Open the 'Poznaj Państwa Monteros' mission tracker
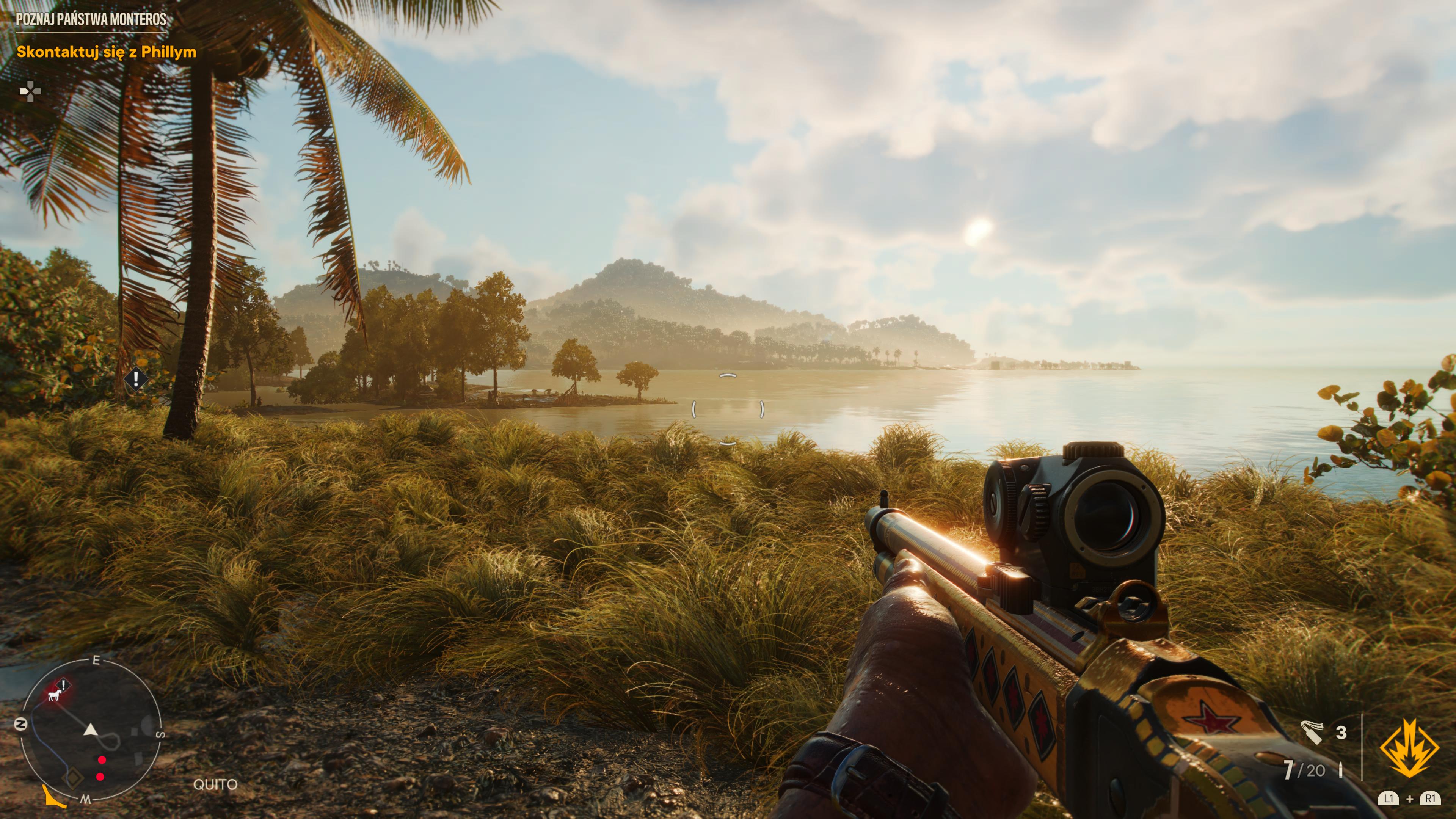 [91, 19]
